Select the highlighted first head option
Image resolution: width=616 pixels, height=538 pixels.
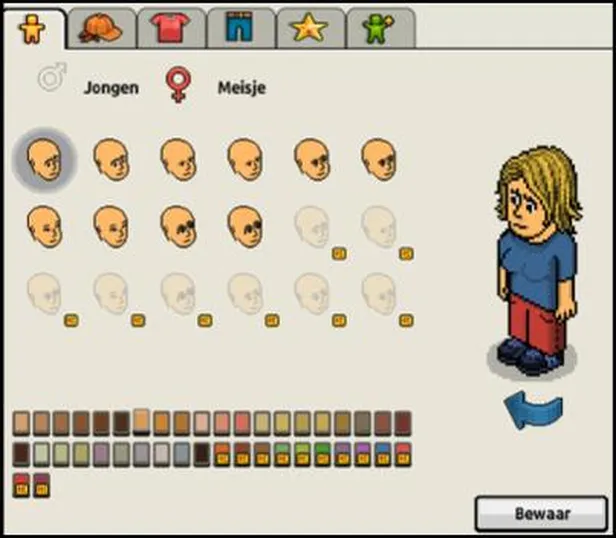pos(43,160)
